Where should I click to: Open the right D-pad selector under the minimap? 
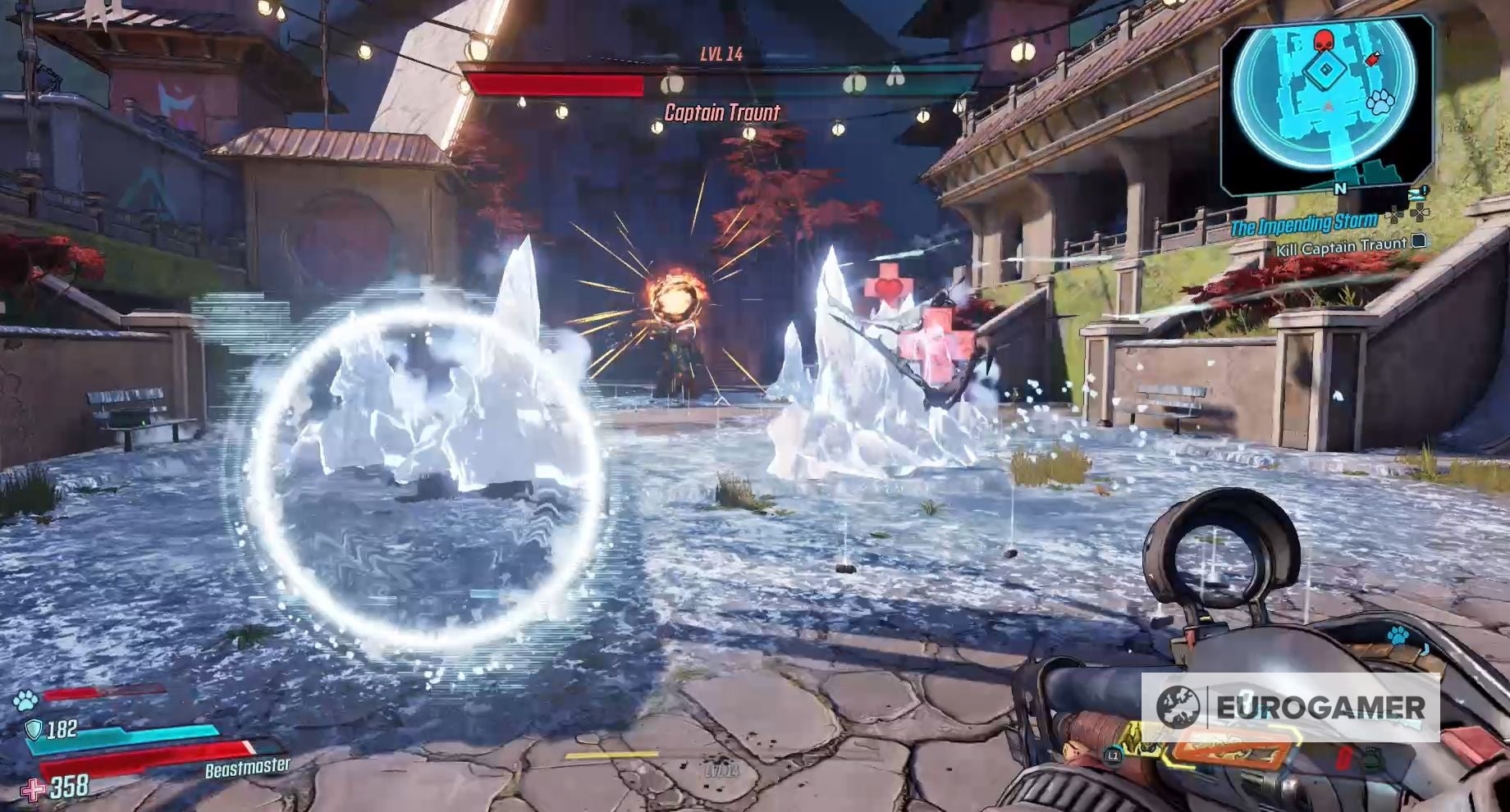point(1420,214)
